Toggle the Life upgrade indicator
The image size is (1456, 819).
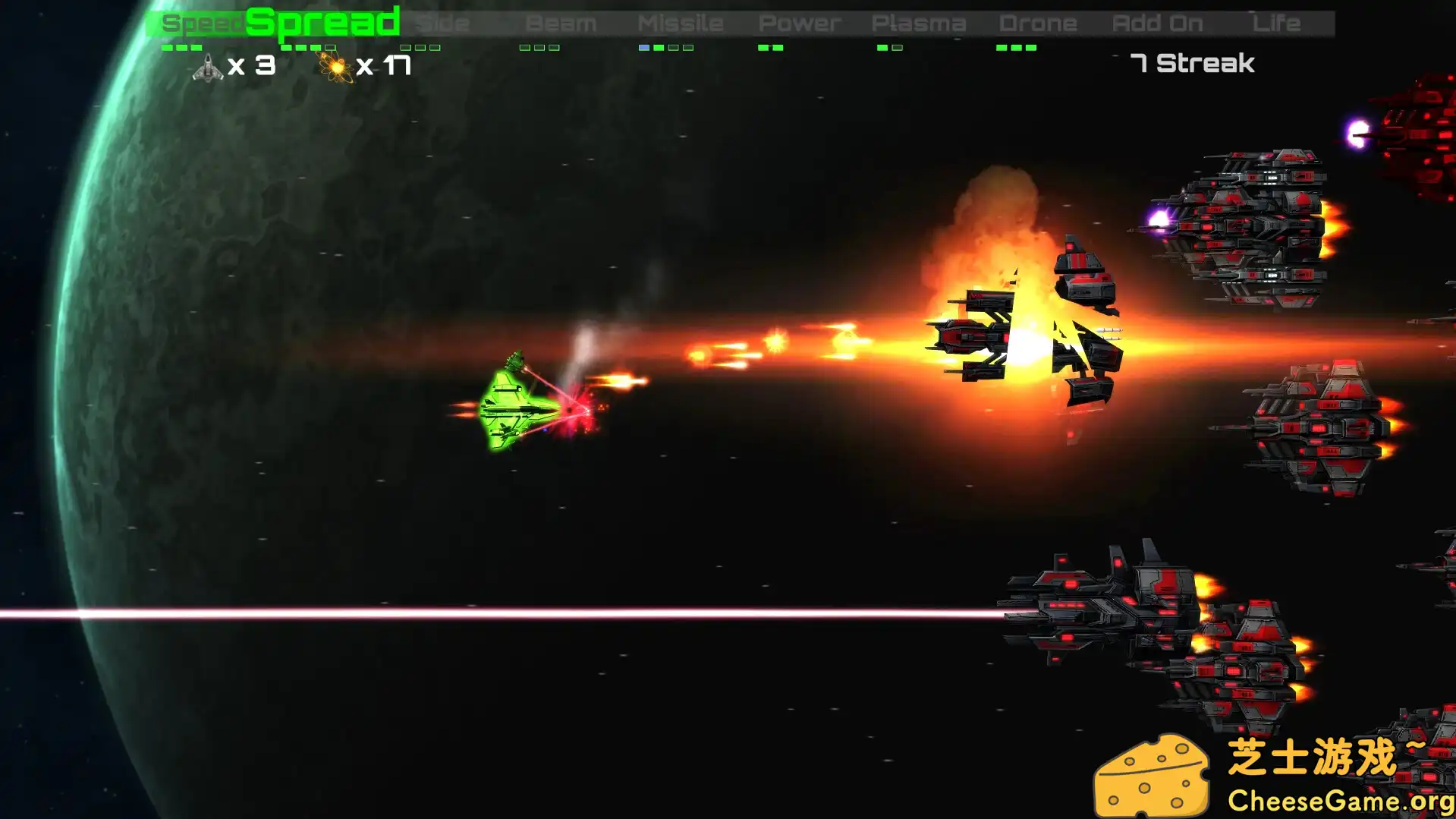coord(1277,22)
